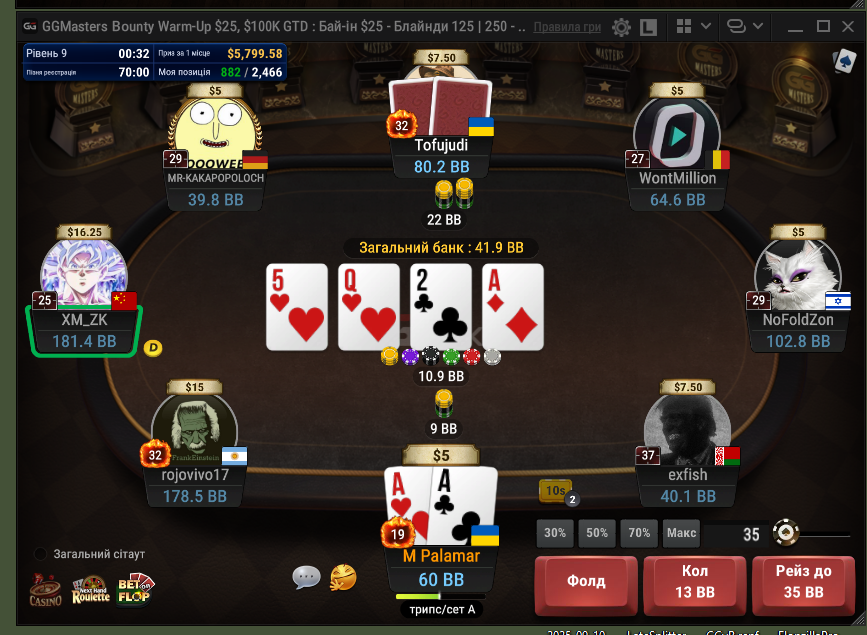The width and height of the screenshot is (867, 635).
Task: Close the poker table window
Action: [851, 25]
